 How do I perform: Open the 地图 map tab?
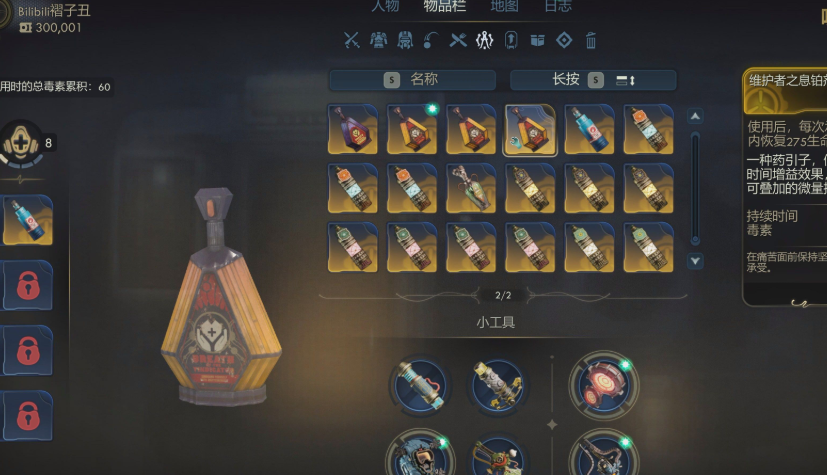click(x=504, y=6)
